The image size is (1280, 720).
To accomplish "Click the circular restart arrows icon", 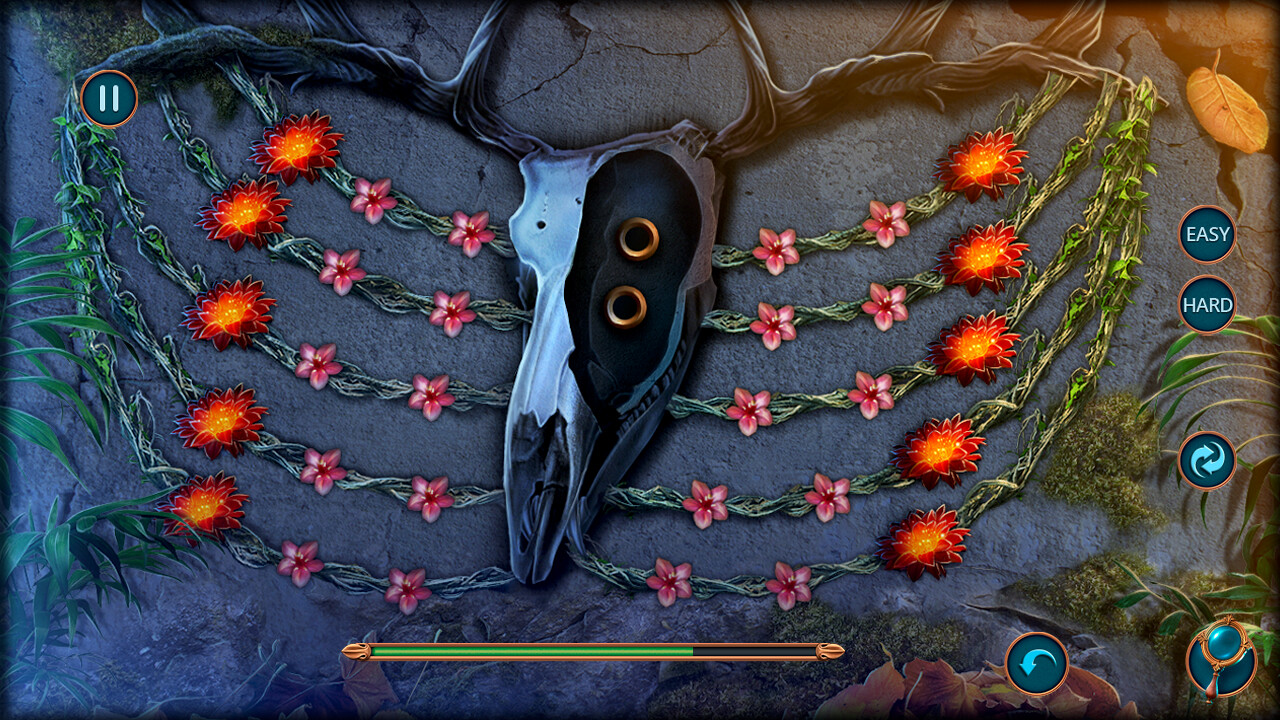I will click(1206, 459).
